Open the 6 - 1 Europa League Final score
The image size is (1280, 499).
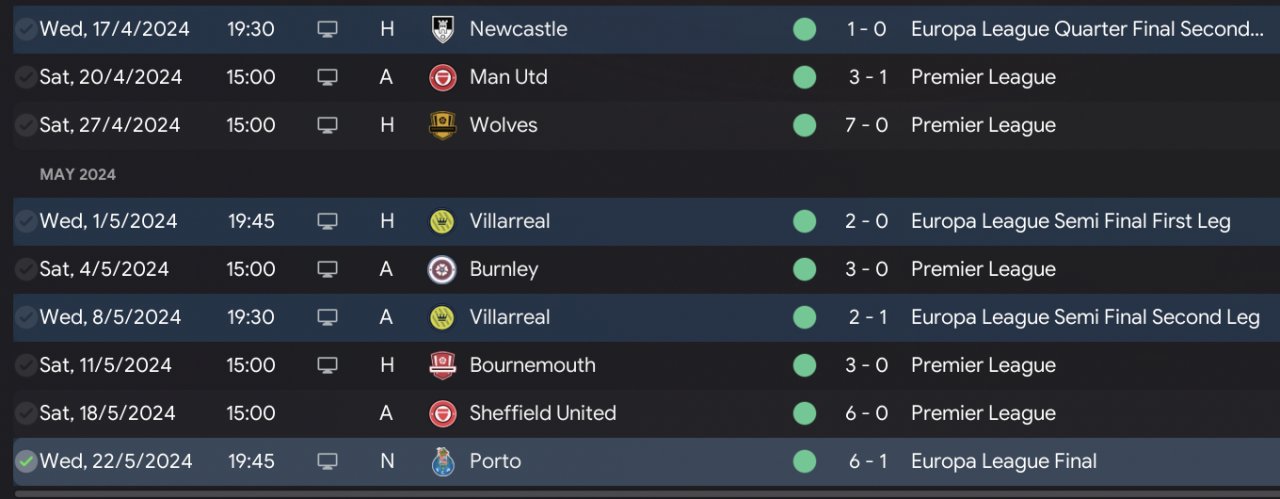[x=866, y=461]
